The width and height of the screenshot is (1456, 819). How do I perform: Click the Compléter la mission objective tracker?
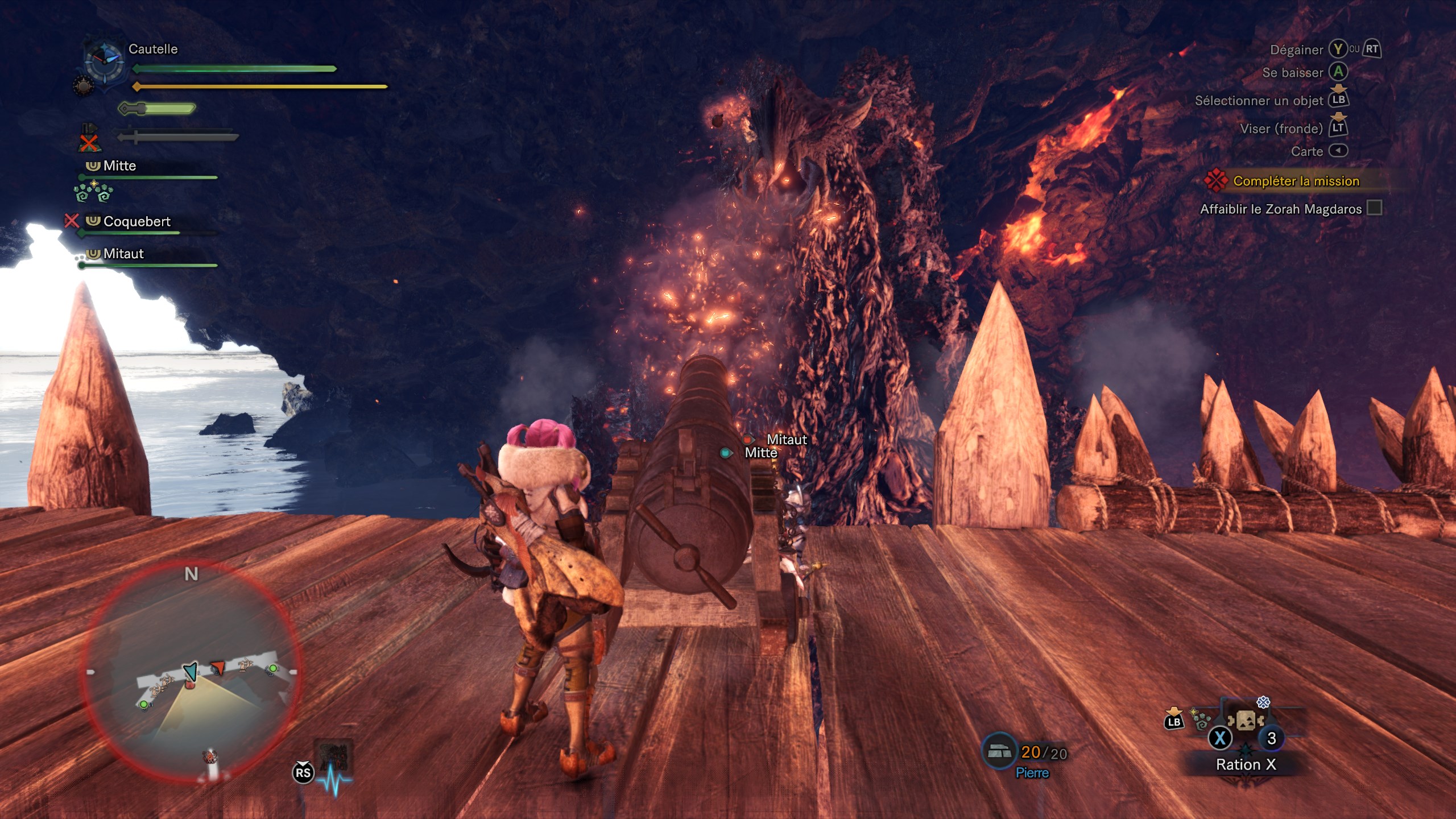[1296, 181]
